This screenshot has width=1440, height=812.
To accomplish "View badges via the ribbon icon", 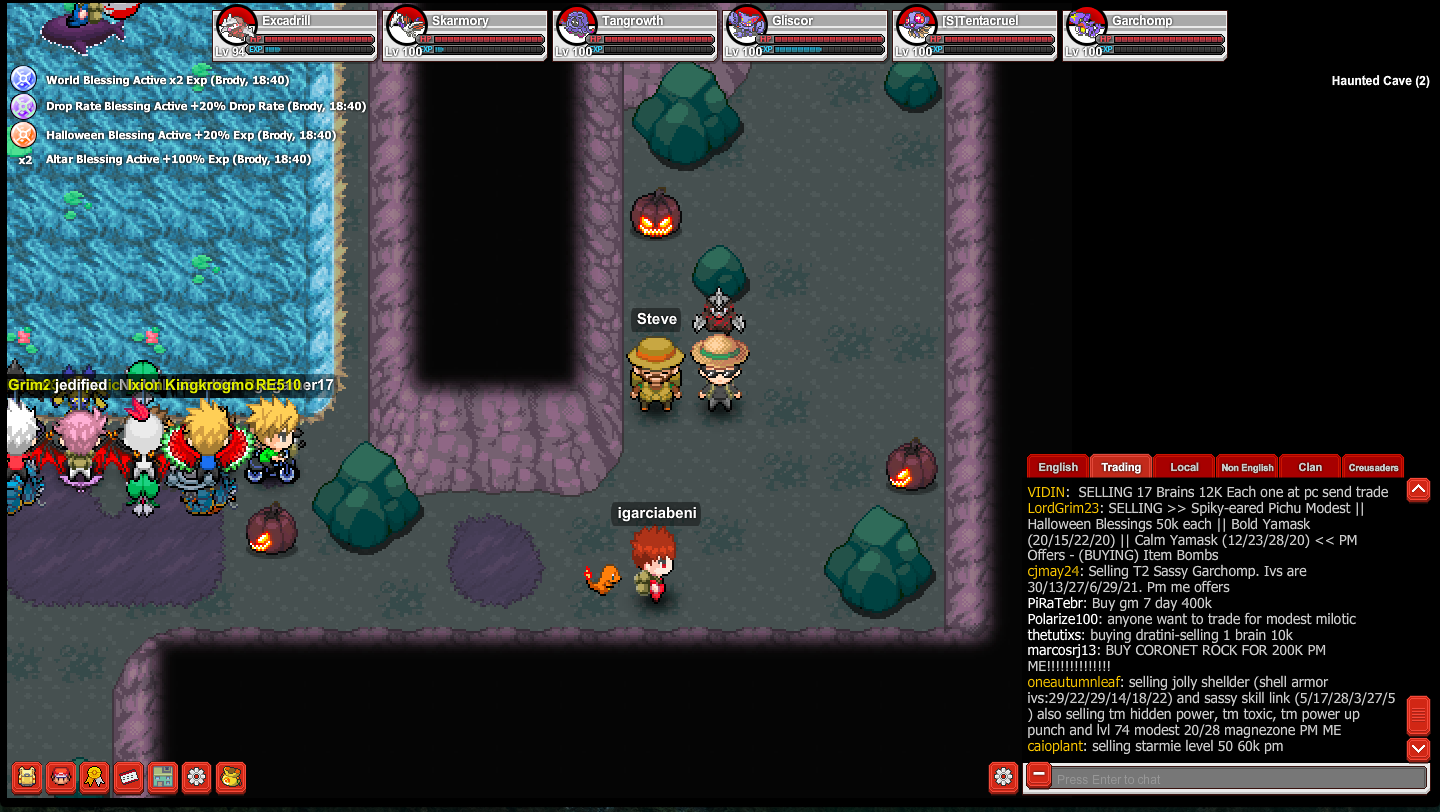I will click(94, 777).
